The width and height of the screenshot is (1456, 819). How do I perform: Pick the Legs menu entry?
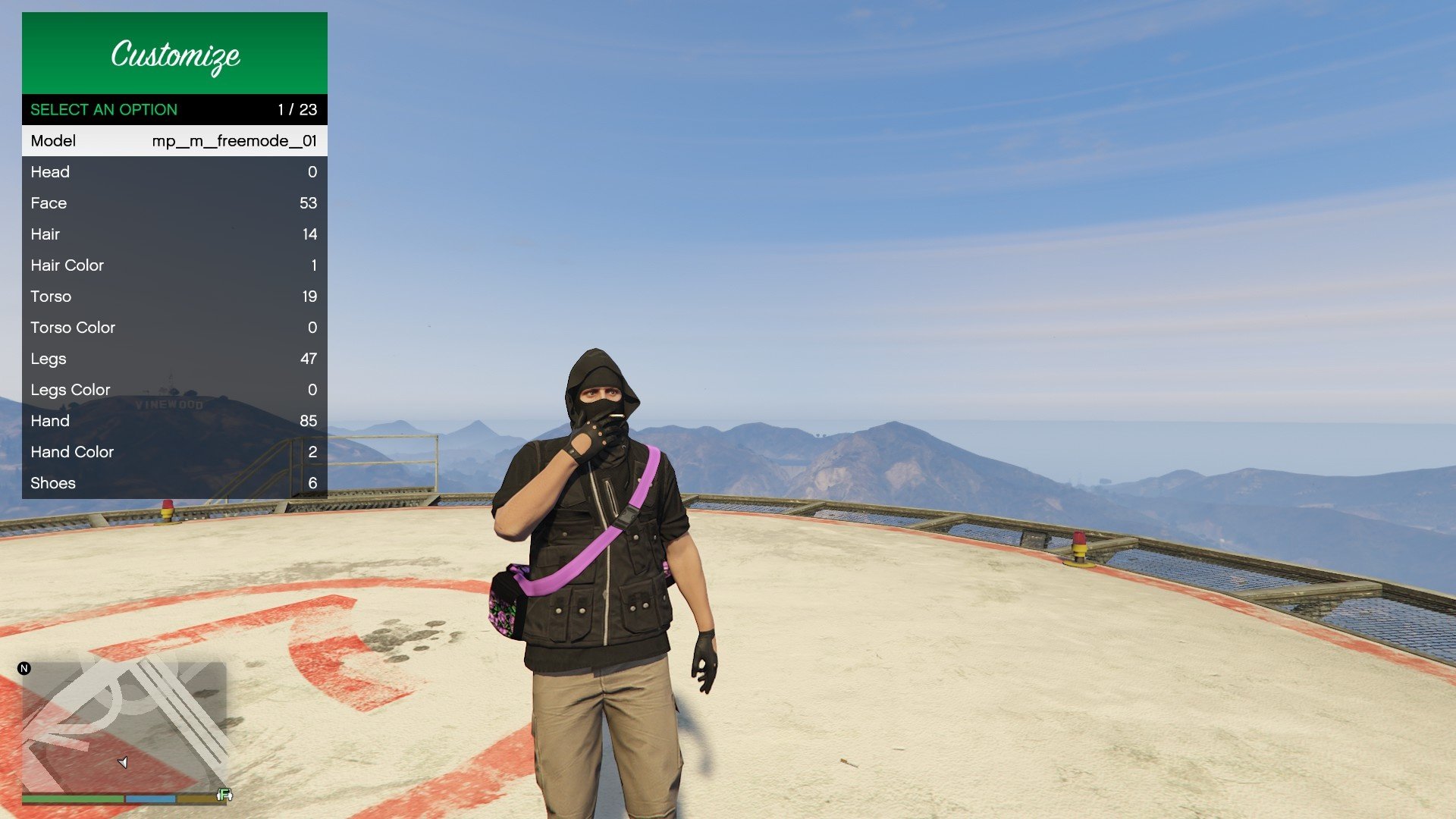click(x=174, y=359)
